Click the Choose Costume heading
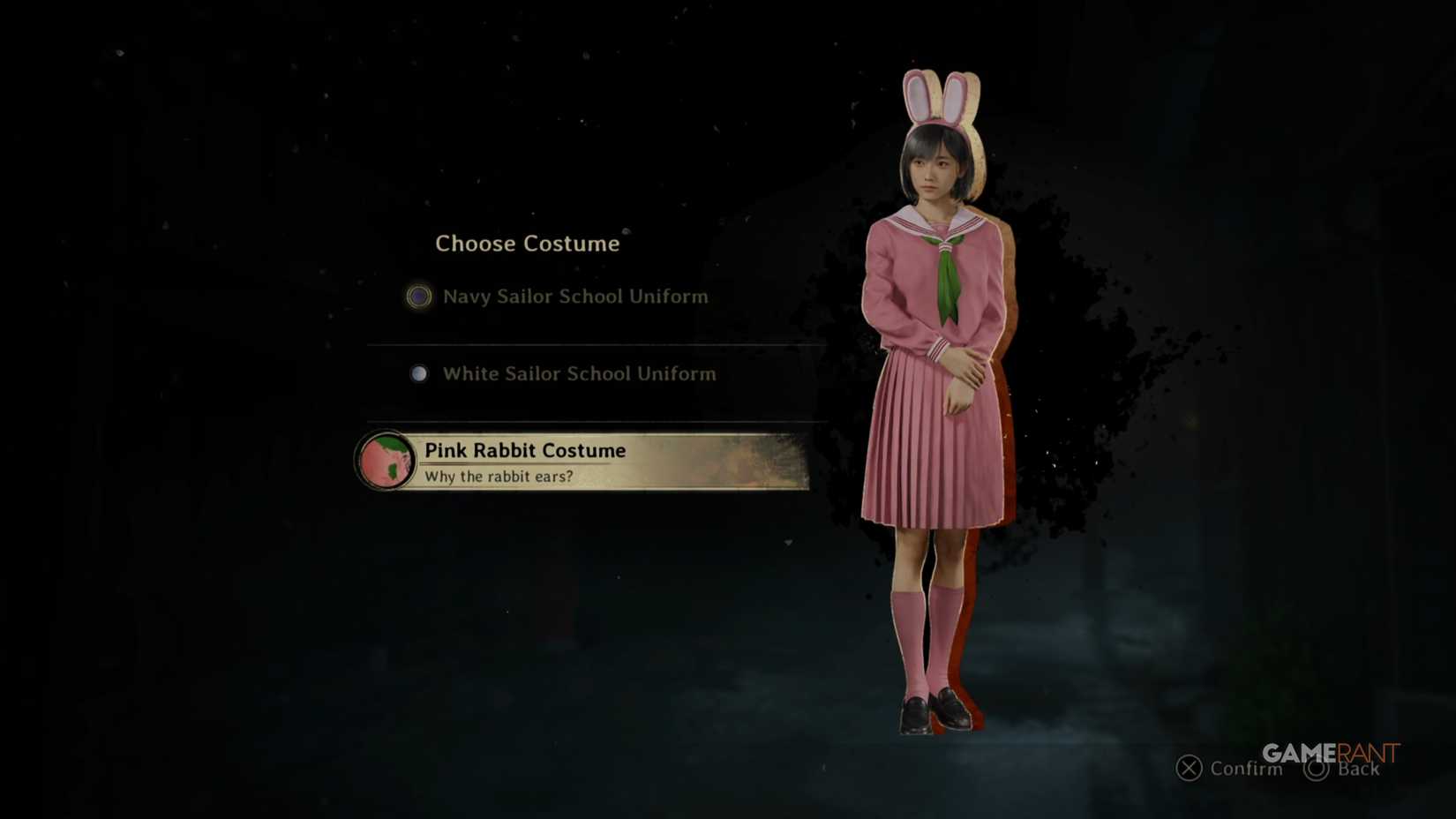Image resolution: width=1456 pixels, height=819 pixels. coord(527,244)
